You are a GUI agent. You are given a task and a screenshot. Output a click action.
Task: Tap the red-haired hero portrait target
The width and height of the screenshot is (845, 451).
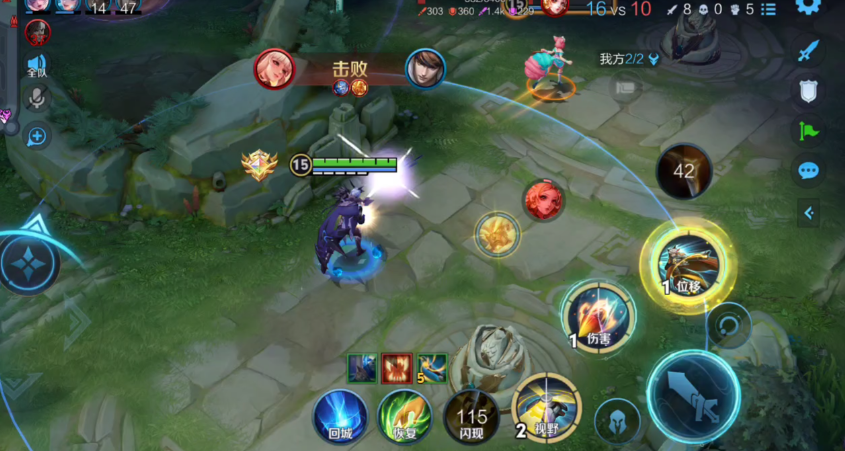[543, 200]
